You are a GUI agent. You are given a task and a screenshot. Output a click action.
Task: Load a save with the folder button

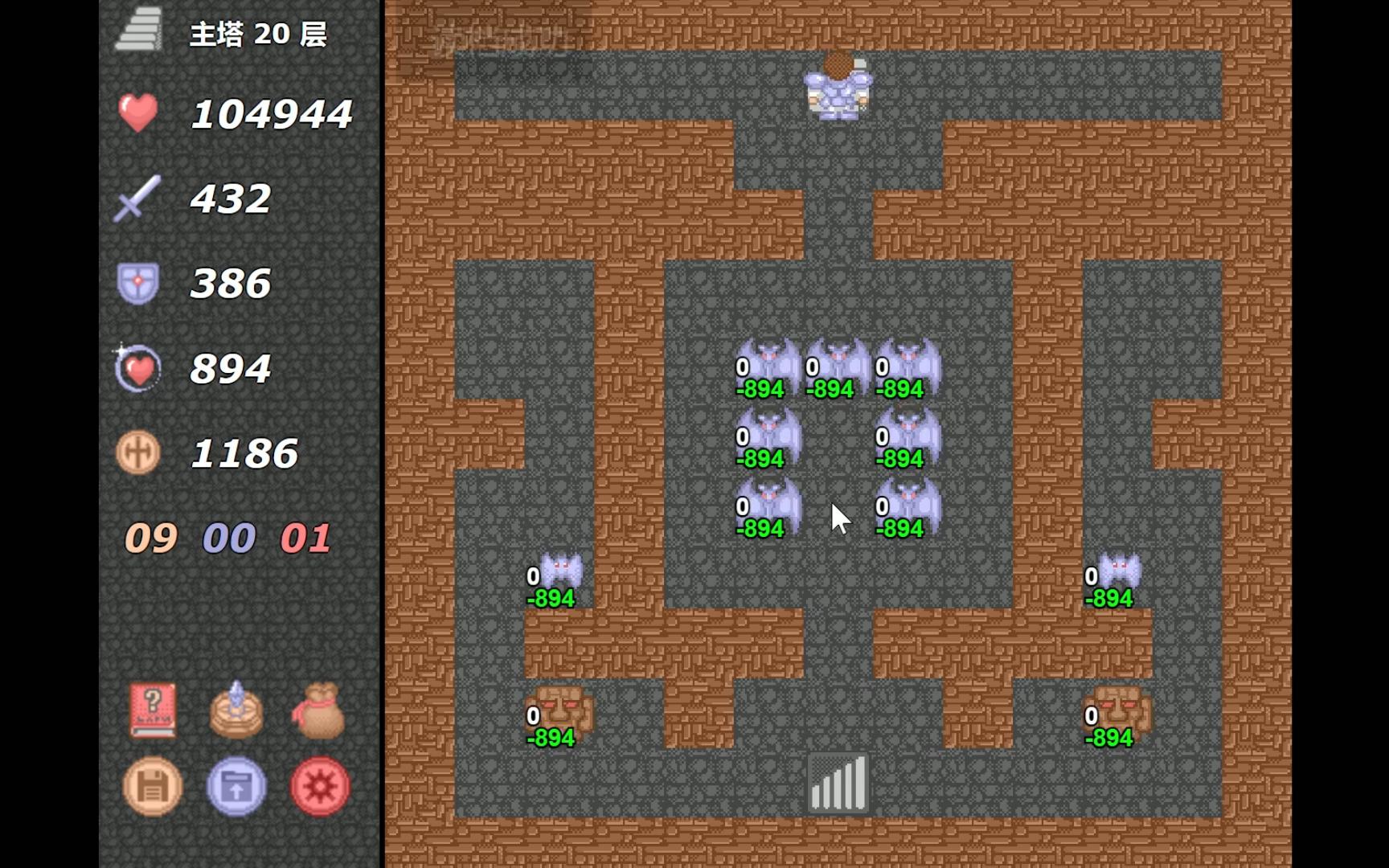(236, 787)
